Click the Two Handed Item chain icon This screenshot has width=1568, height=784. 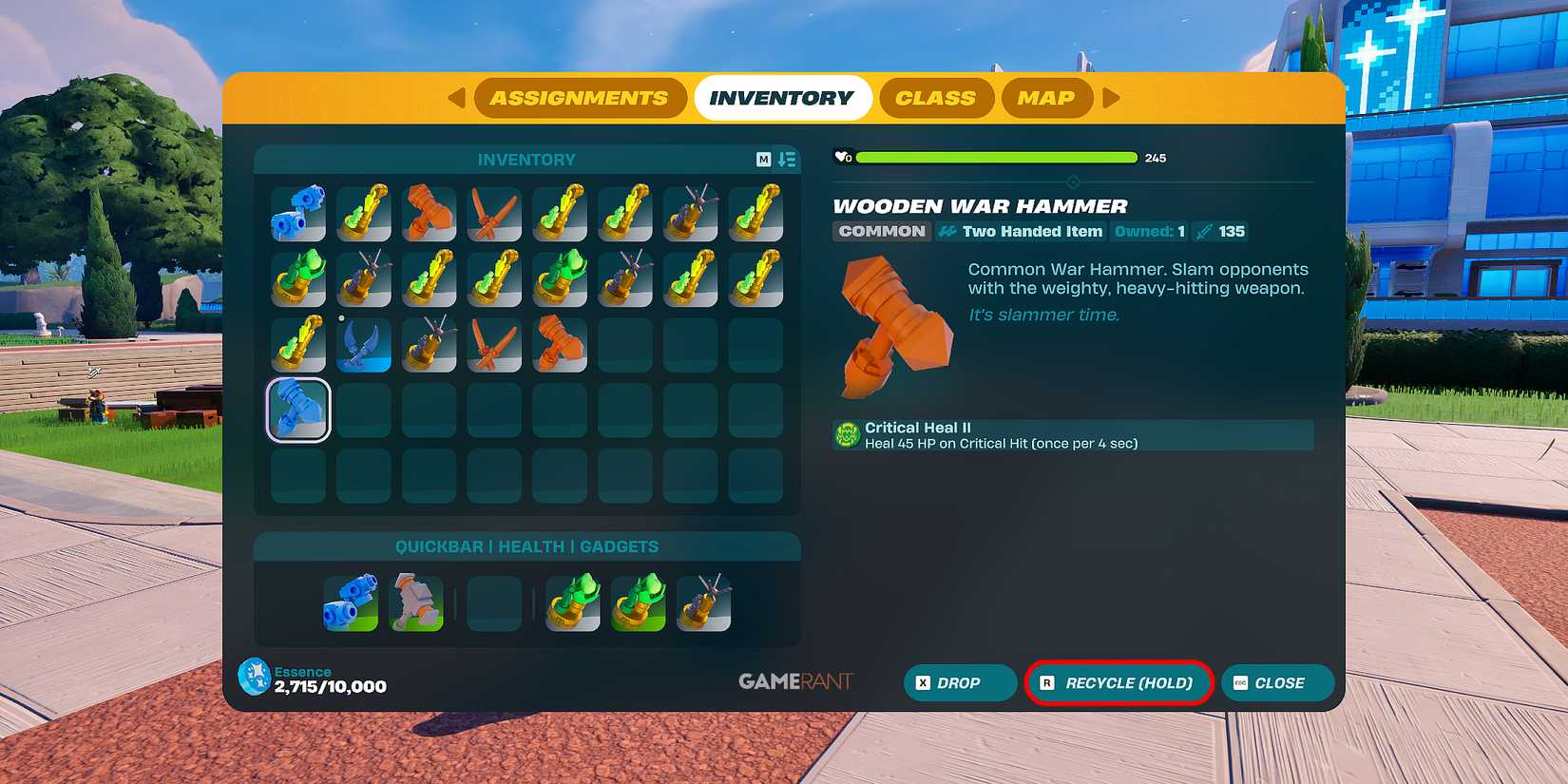(945, 231)
